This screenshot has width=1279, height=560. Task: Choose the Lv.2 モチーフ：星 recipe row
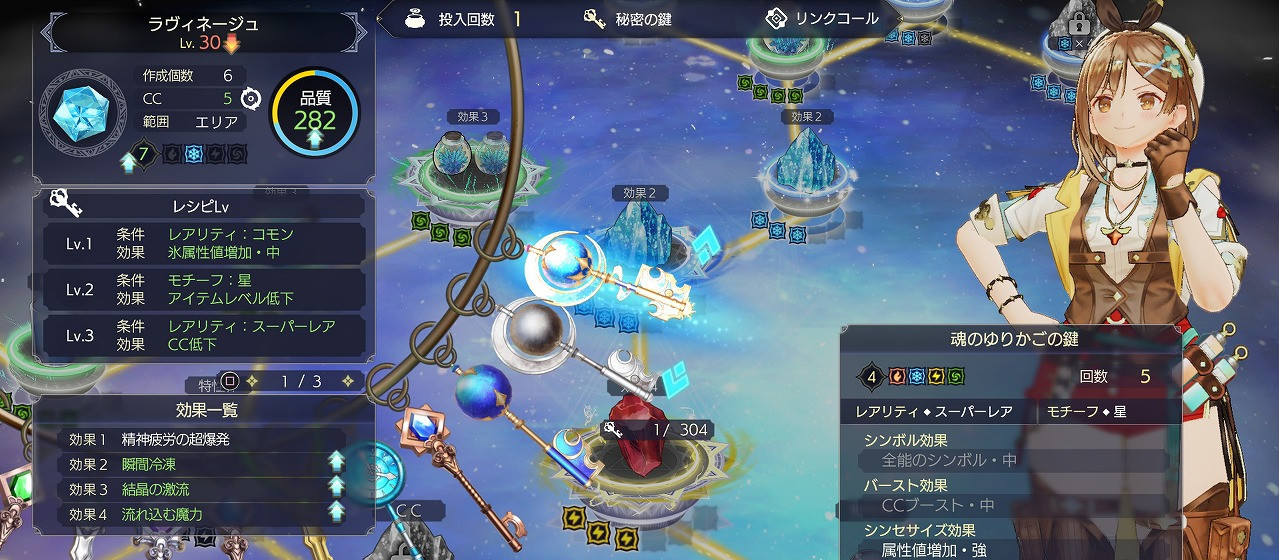coord(201,289)
